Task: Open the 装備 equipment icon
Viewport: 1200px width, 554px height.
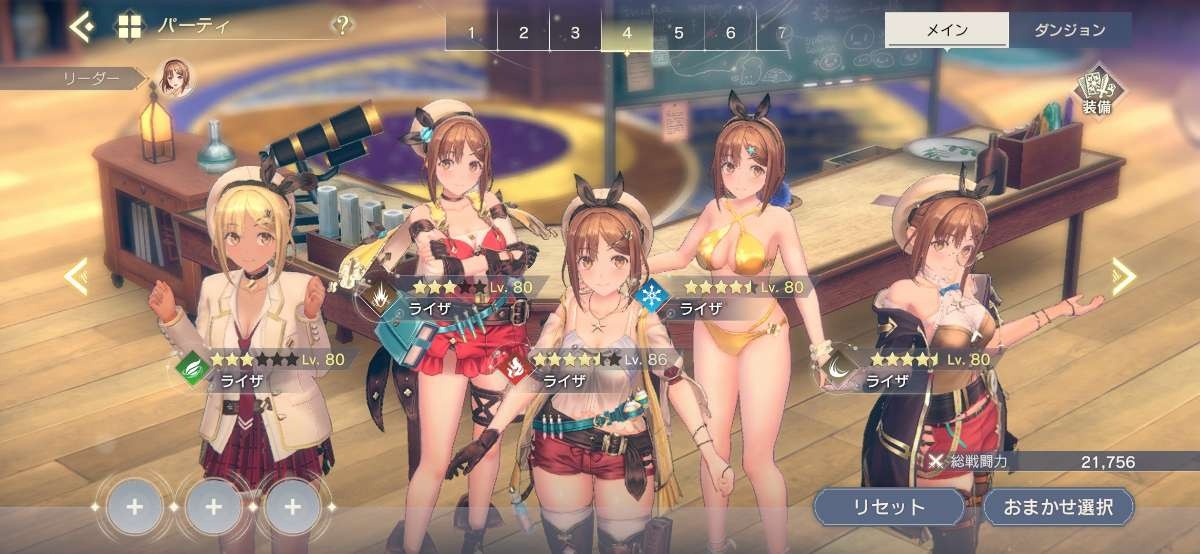Action: coord(1095,93)
